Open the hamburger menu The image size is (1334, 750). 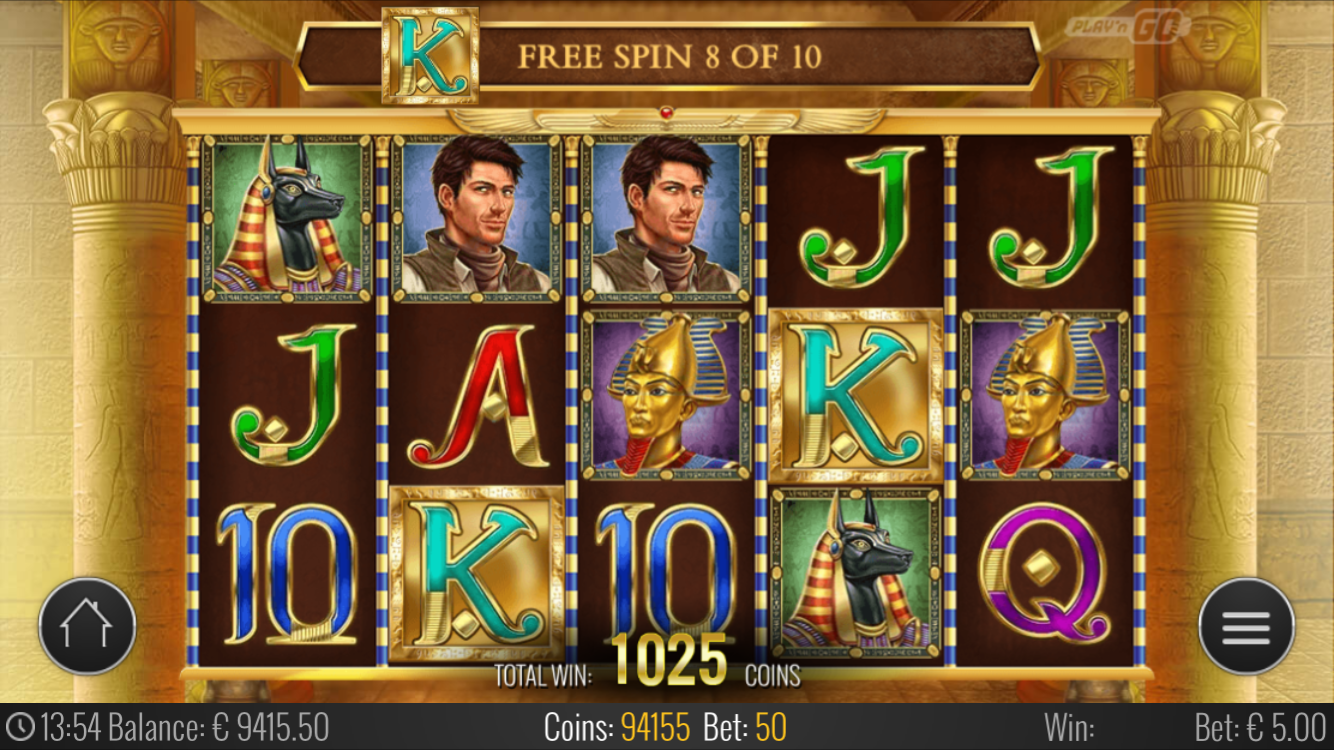(x=1246, y=626)
